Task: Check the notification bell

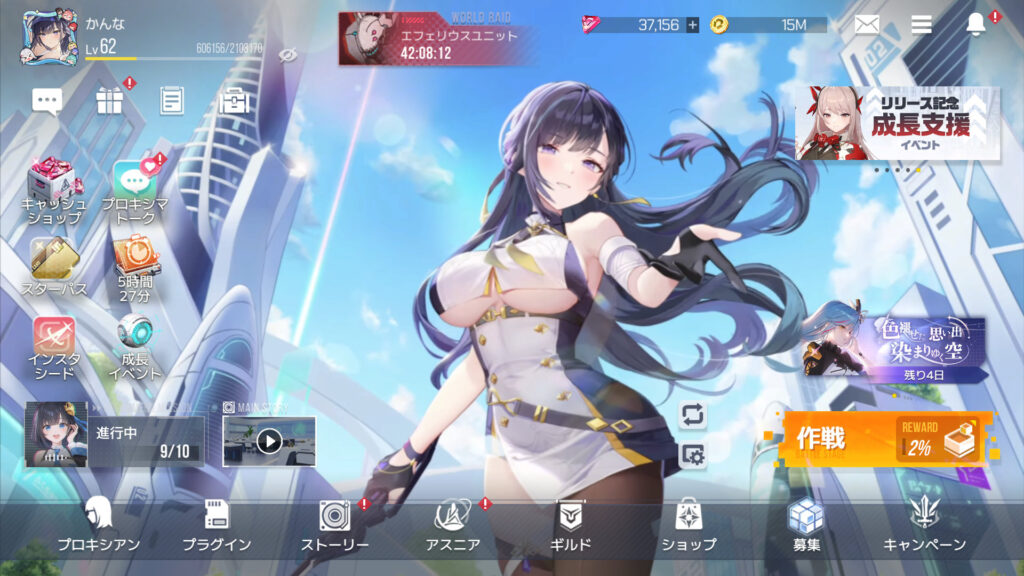Action: [976, 24]
